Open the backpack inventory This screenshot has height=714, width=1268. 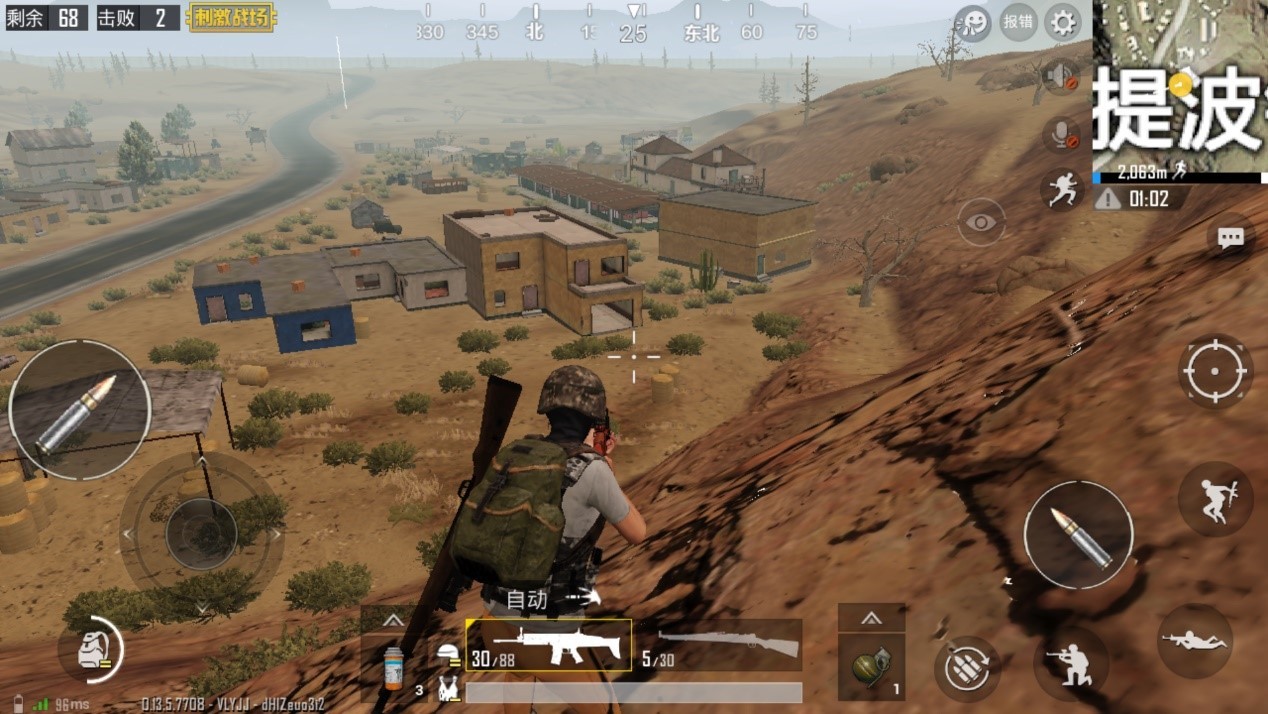pos(90,651)
